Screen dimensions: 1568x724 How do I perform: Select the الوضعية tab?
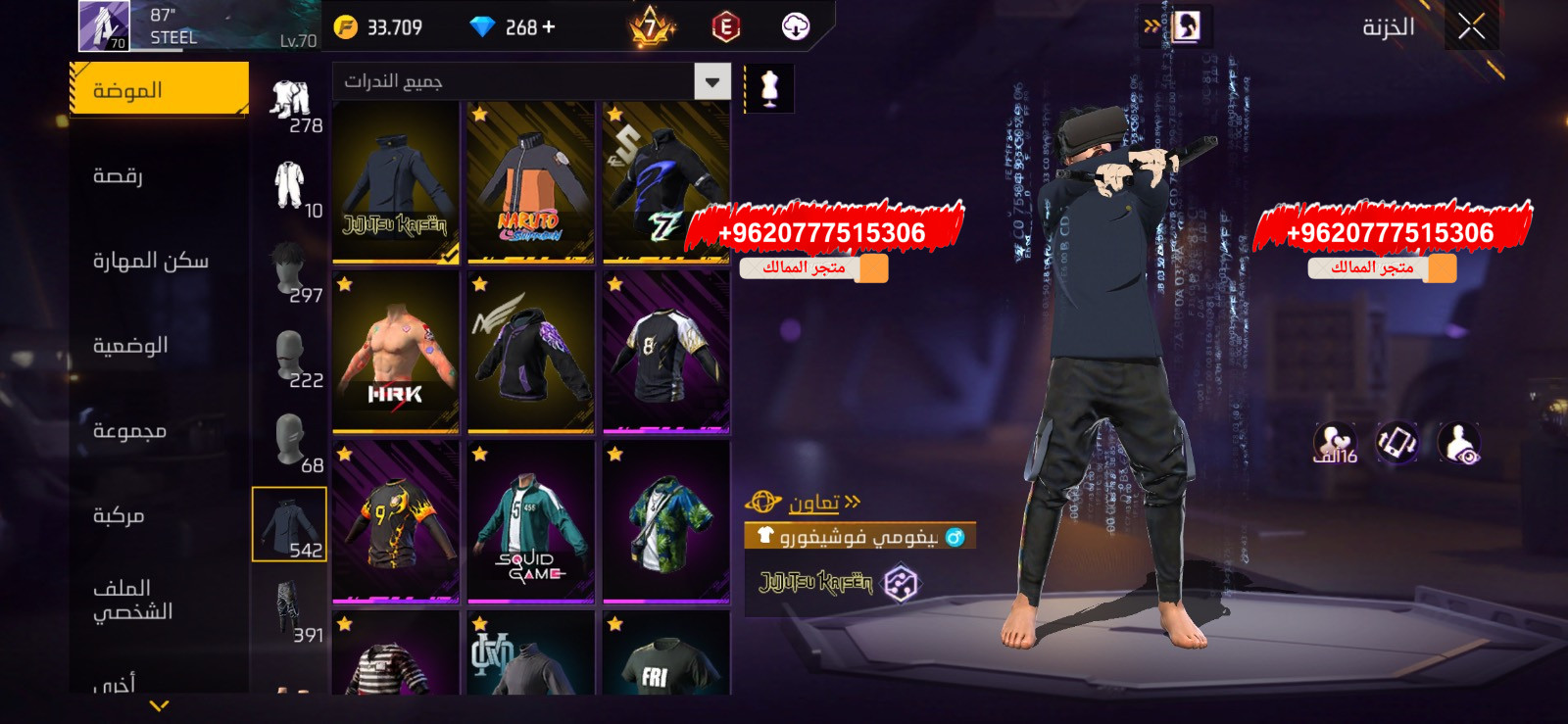tap(130, 345)
